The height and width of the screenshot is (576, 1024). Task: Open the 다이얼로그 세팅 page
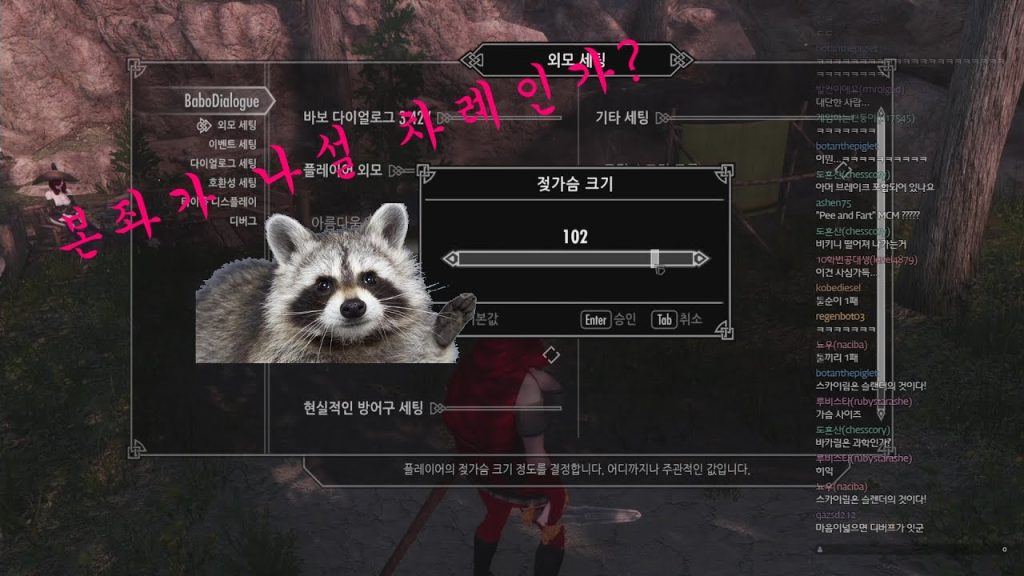224,163
